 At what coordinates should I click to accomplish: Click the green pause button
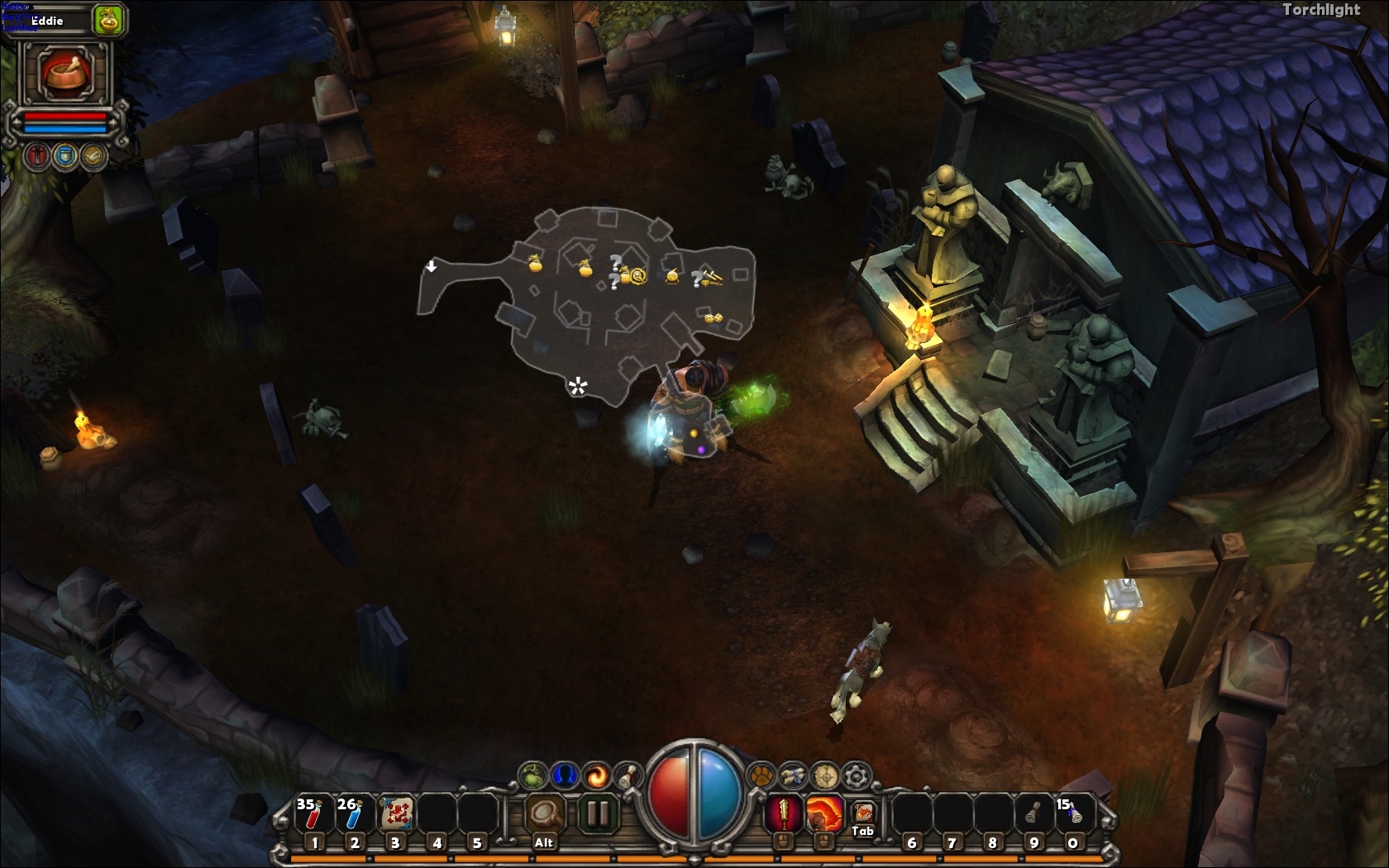click(595, 814)
